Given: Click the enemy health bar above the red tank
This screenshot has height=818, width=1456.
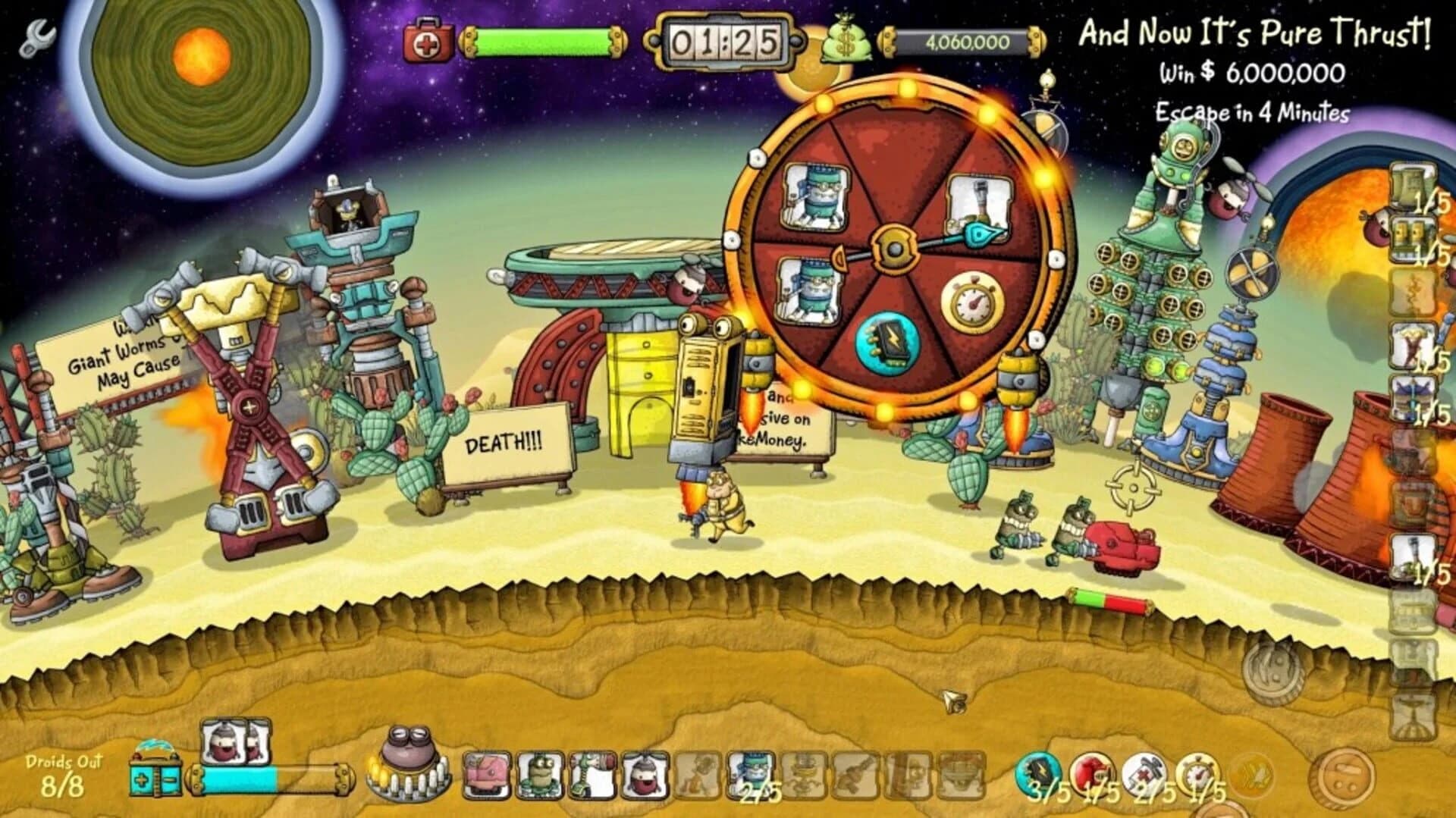Looking at the screenshot, I should pos(1112,597).
